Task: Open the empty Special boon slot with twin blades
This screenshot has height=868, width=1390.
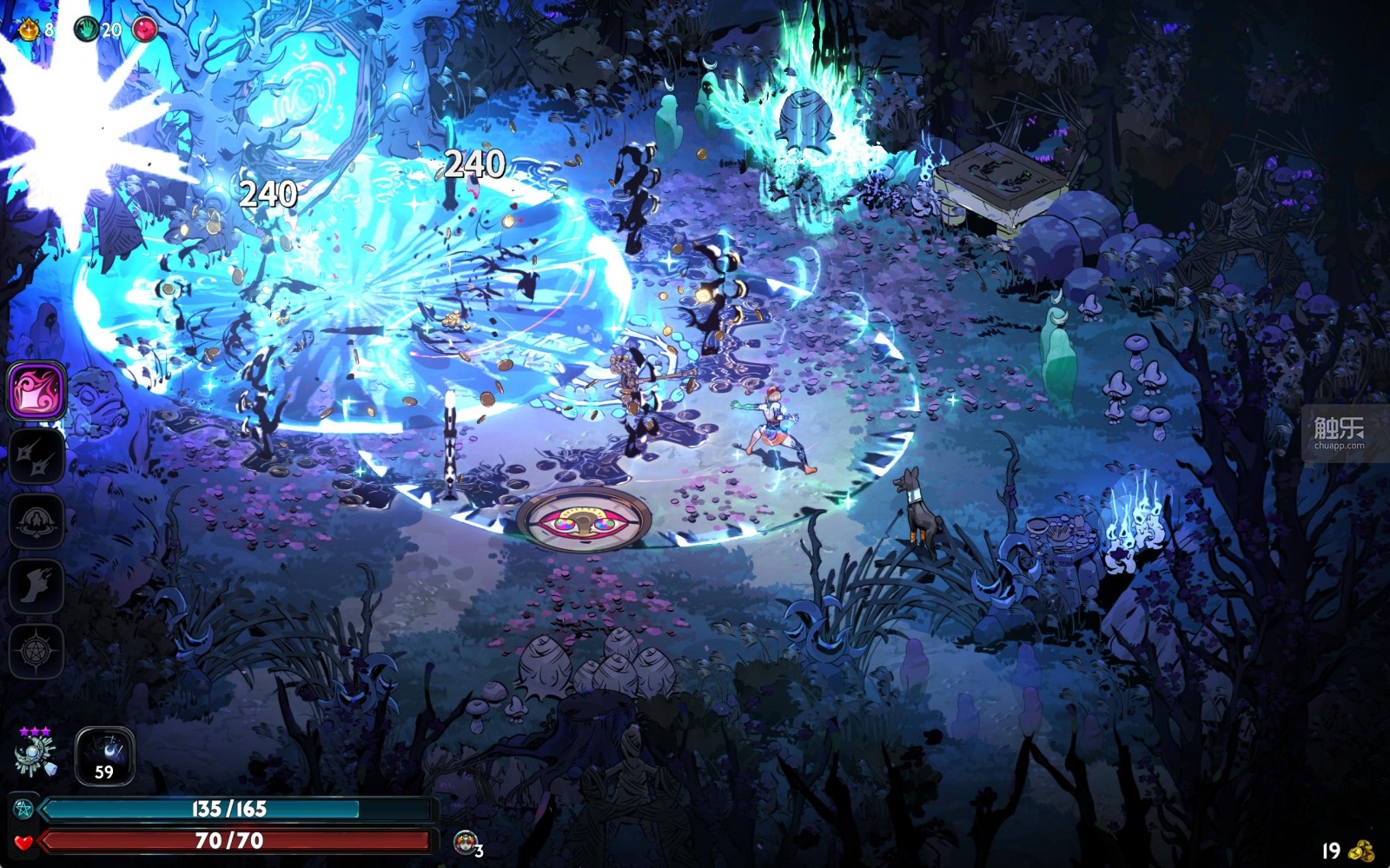Action: (x=36, y=455)
